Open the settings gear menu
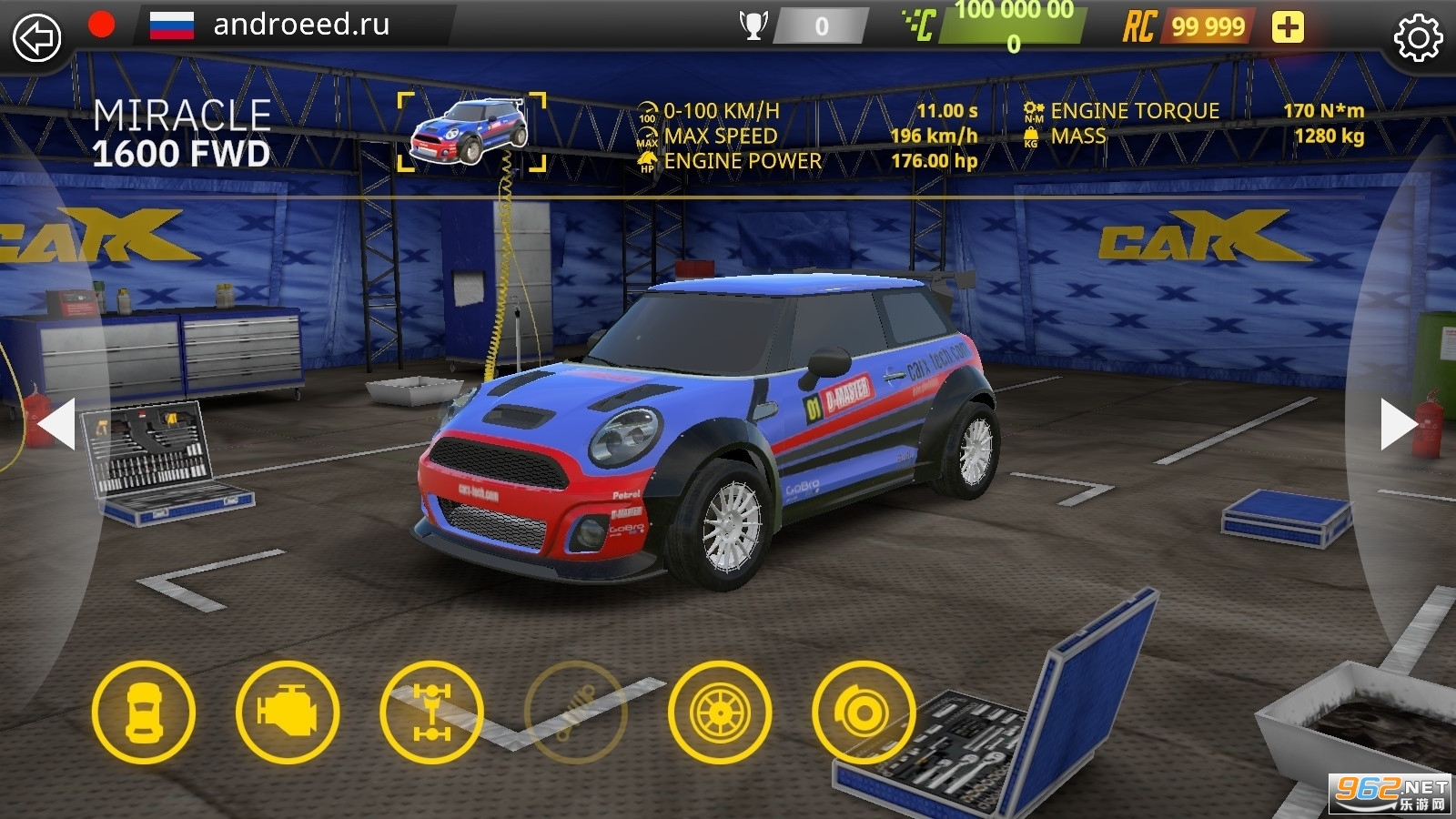This screenshot has height=819, width=1456. pyautogui.click(x=1418, y=37)
